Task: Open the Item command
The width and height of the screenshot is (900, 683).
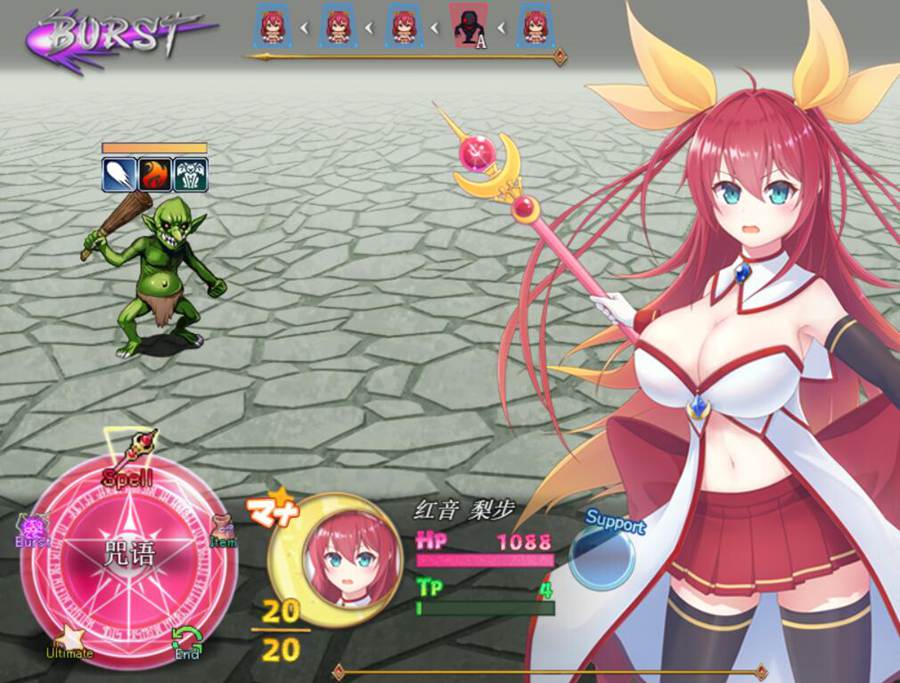Action: [223, 532]
